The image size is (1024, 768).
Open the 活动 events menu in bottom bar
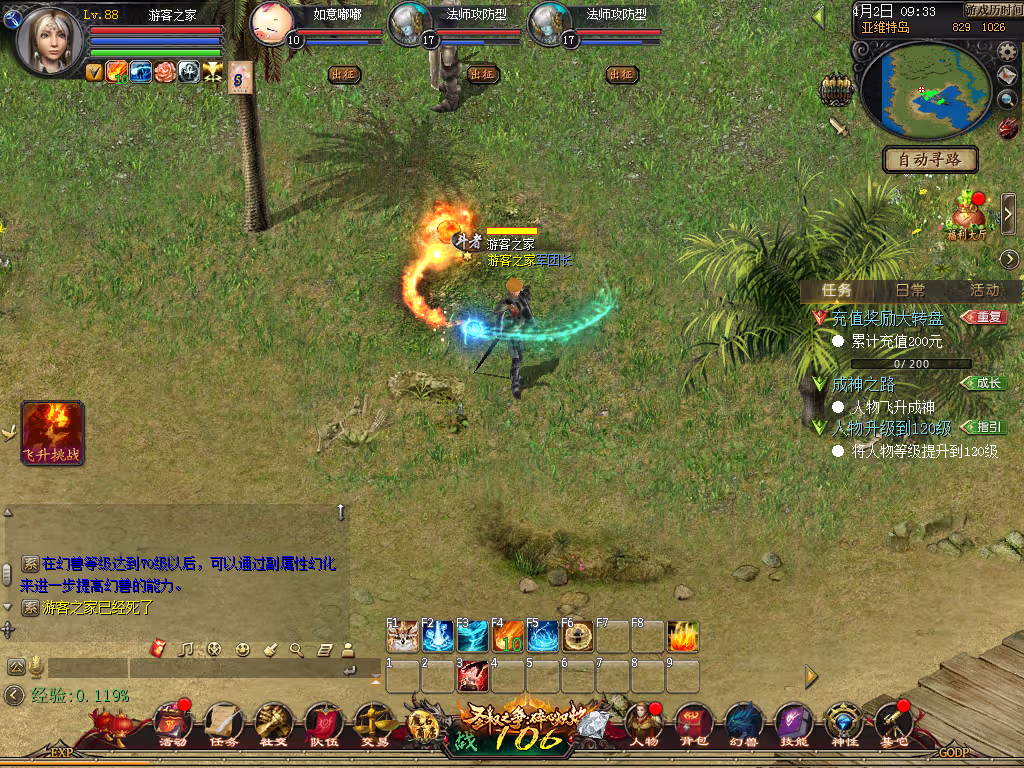(173, 723)
